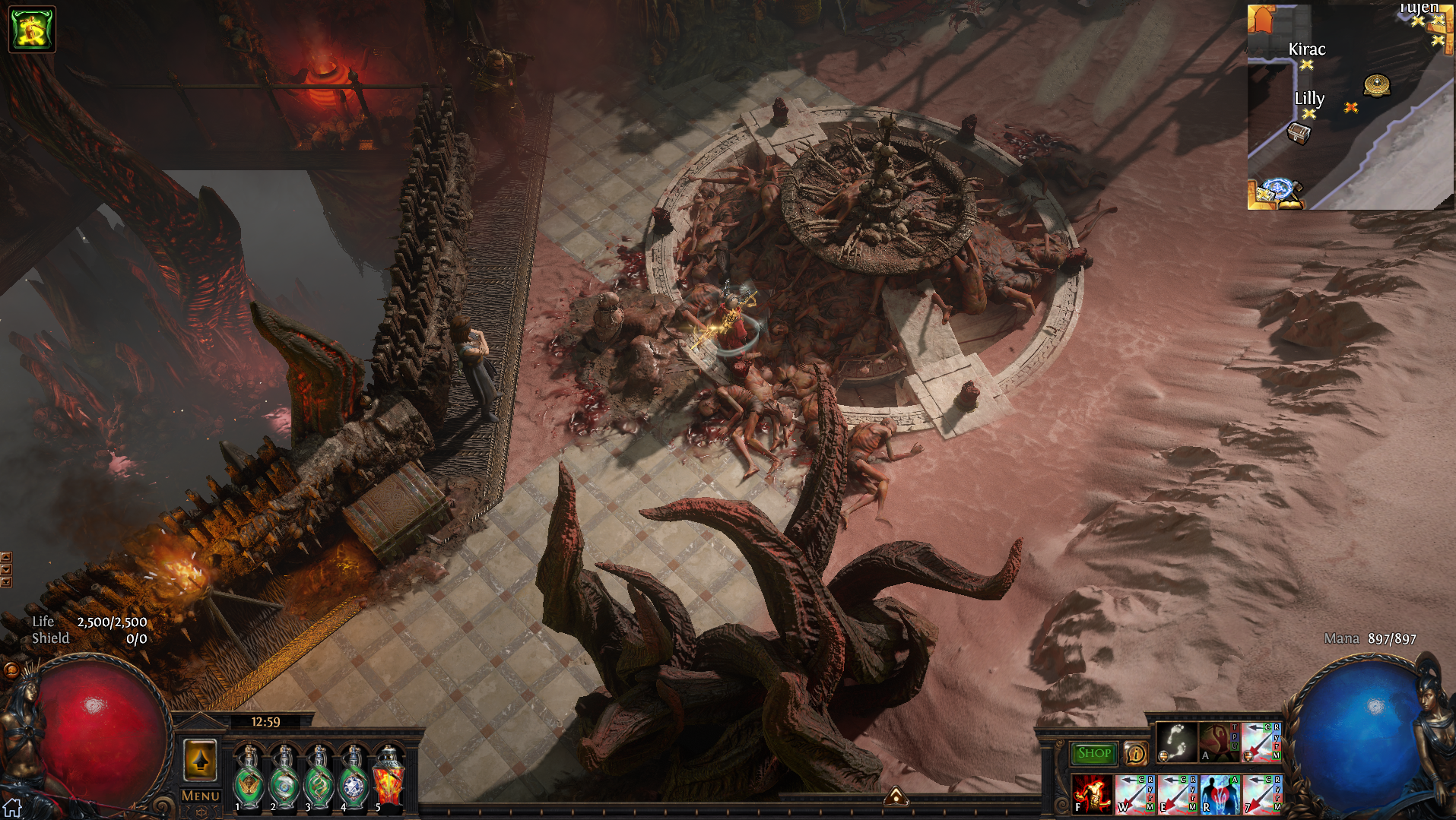Open the game Menu button
1456x820 pixels.
(x=201, y=796)
